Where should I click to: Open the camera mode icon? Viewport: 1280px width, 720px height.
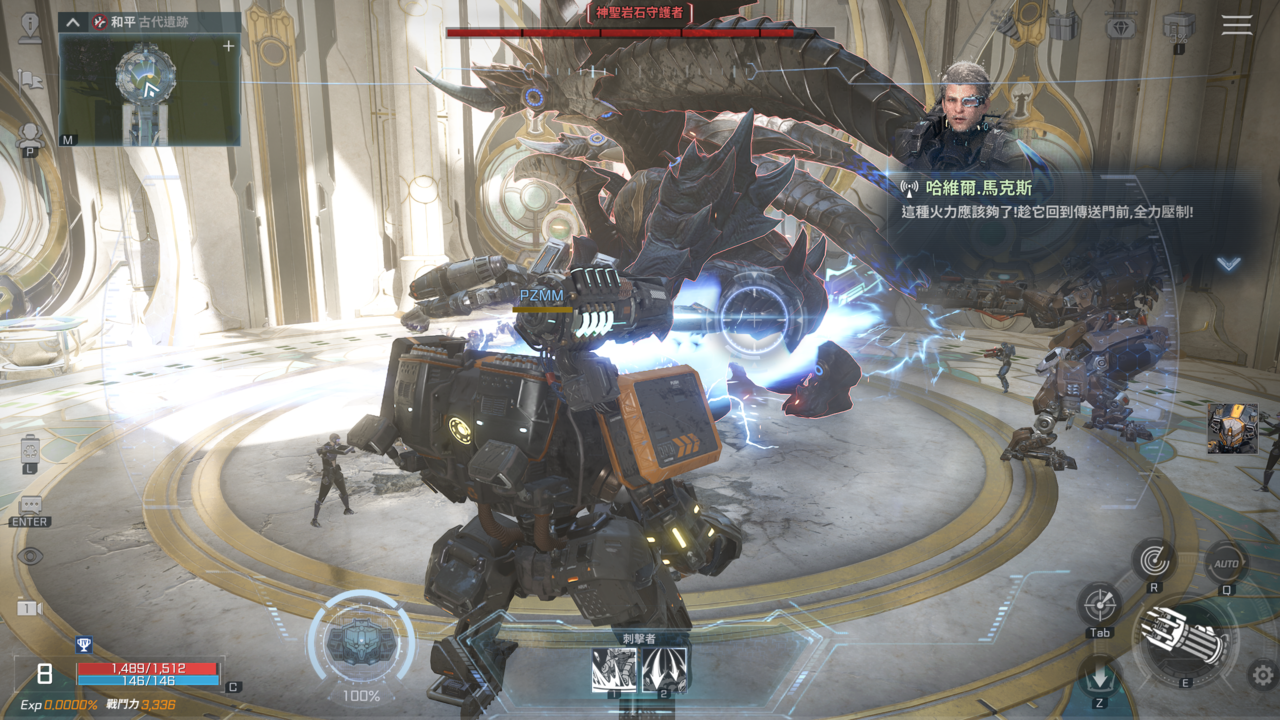(x=30, y=607)
